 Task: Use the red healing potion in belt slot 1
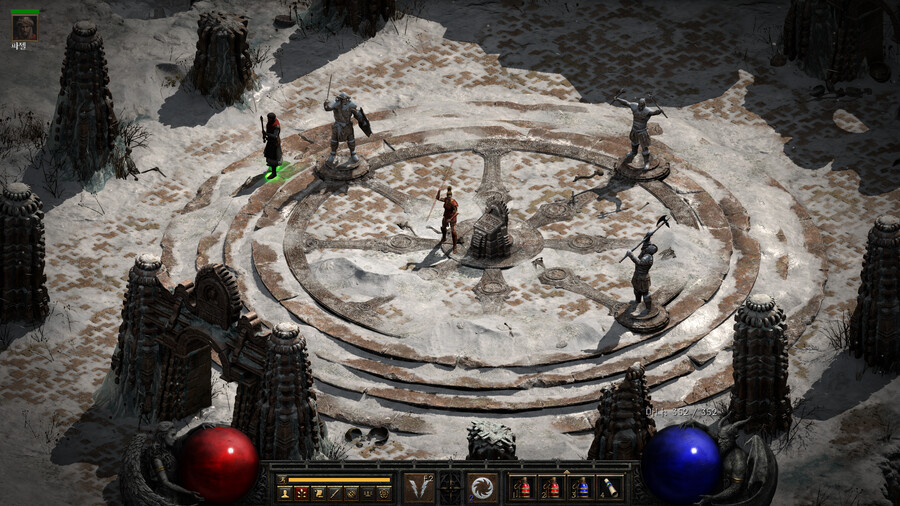[523, 488]
